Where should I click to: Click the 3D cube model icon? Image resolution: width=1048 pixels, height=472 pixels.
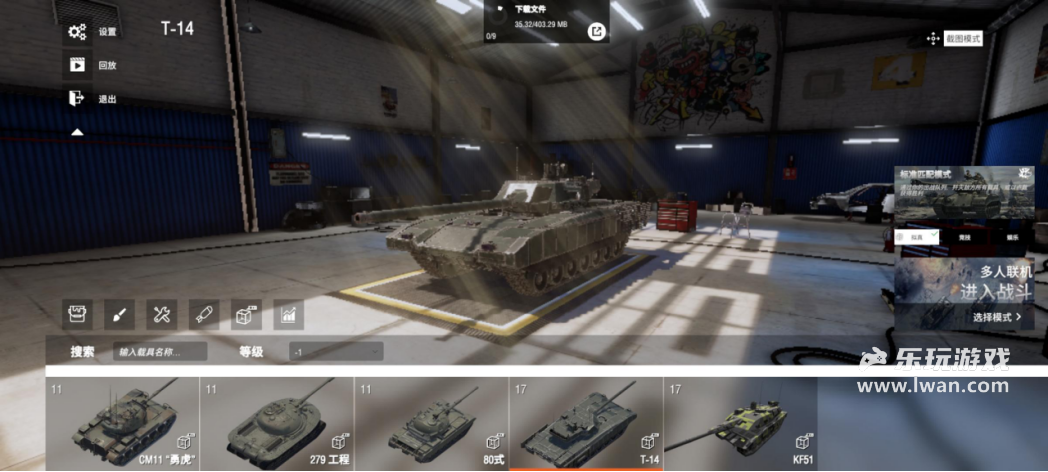coord(246,315)
